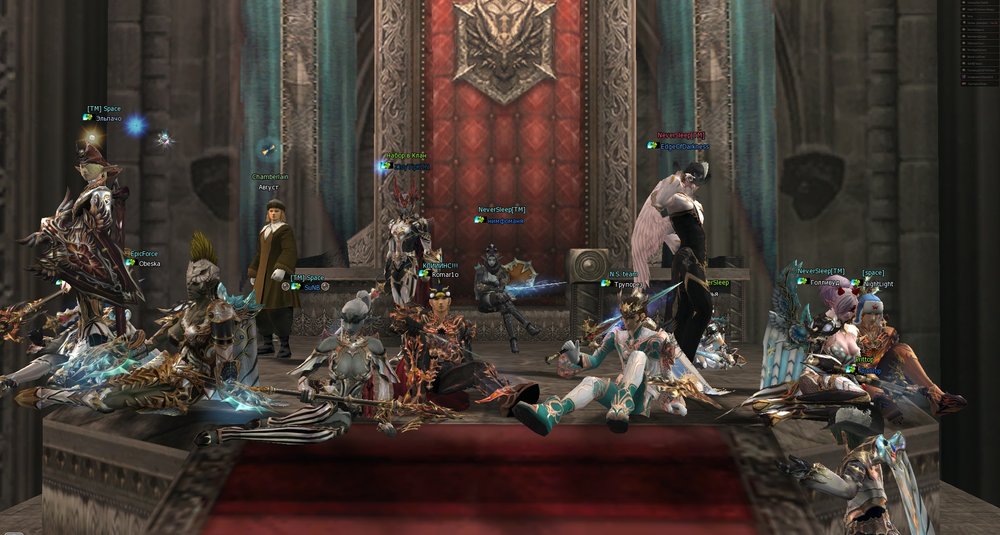
Task: Target the player named Obeska
Action: coord(149,264)
